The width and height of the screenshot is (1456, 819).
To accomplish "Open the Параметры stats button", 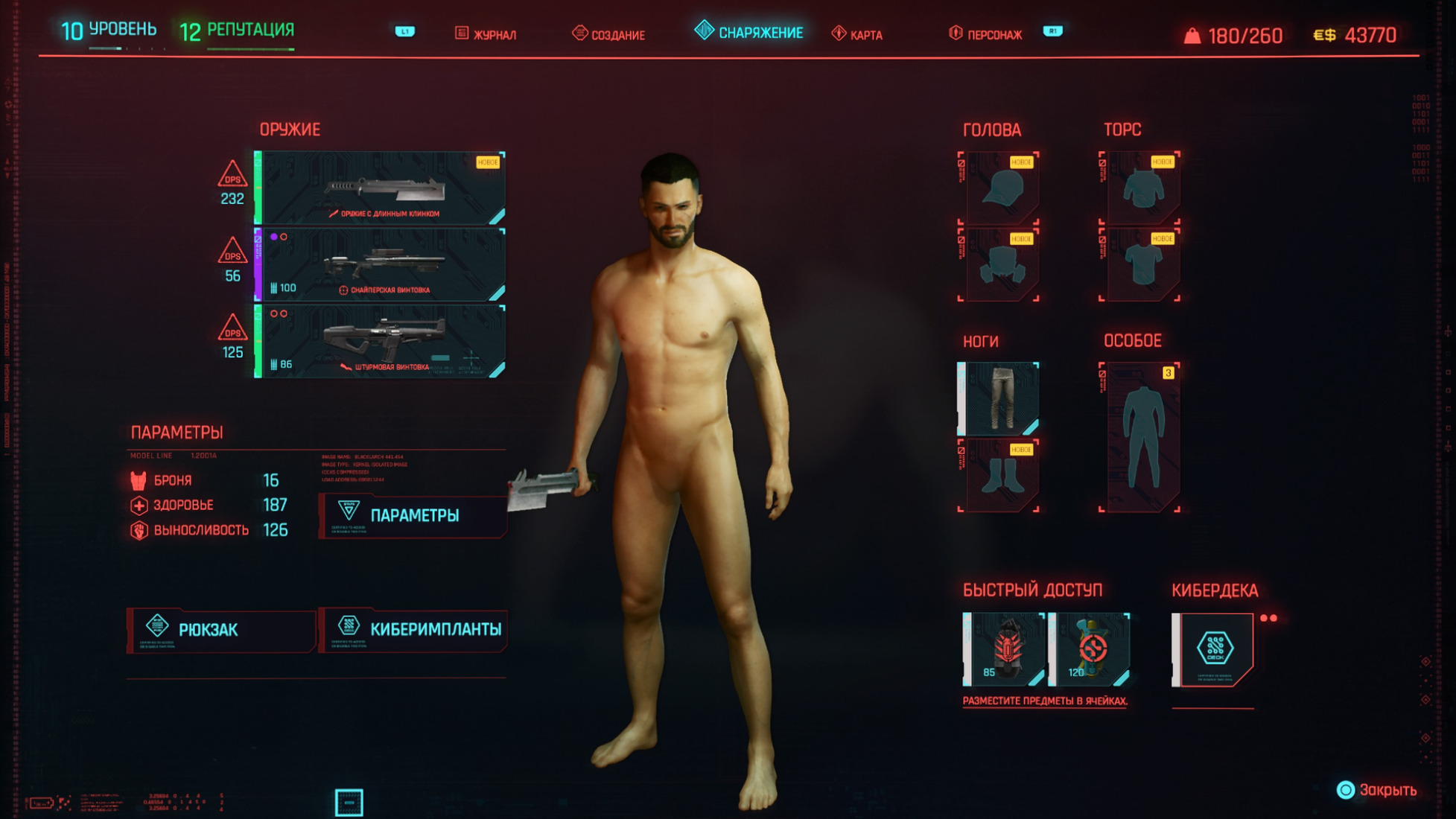I will pos(413,515).
